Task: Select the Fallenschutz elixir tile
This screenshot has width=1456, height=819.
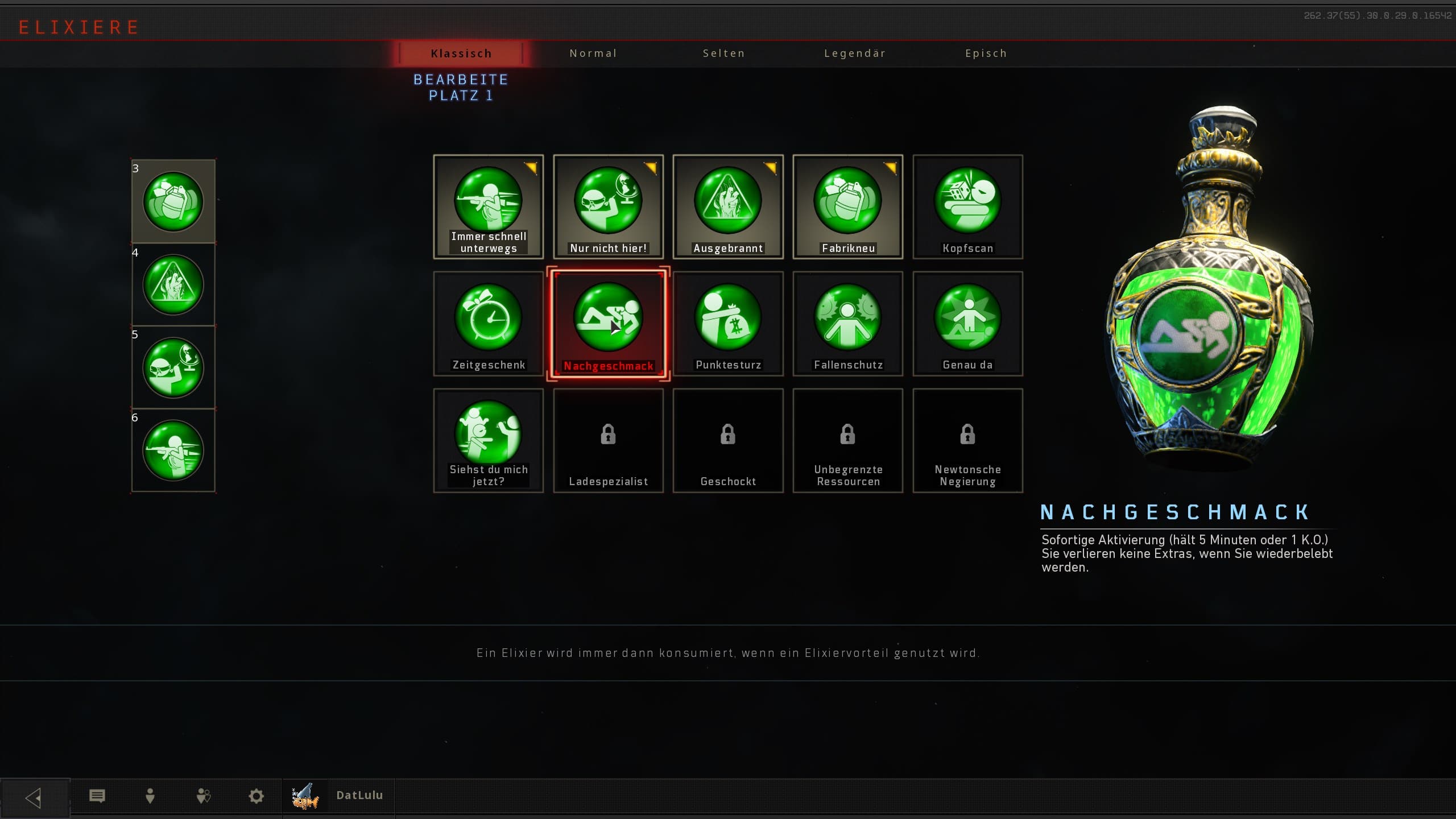Action: pos(847,324)
